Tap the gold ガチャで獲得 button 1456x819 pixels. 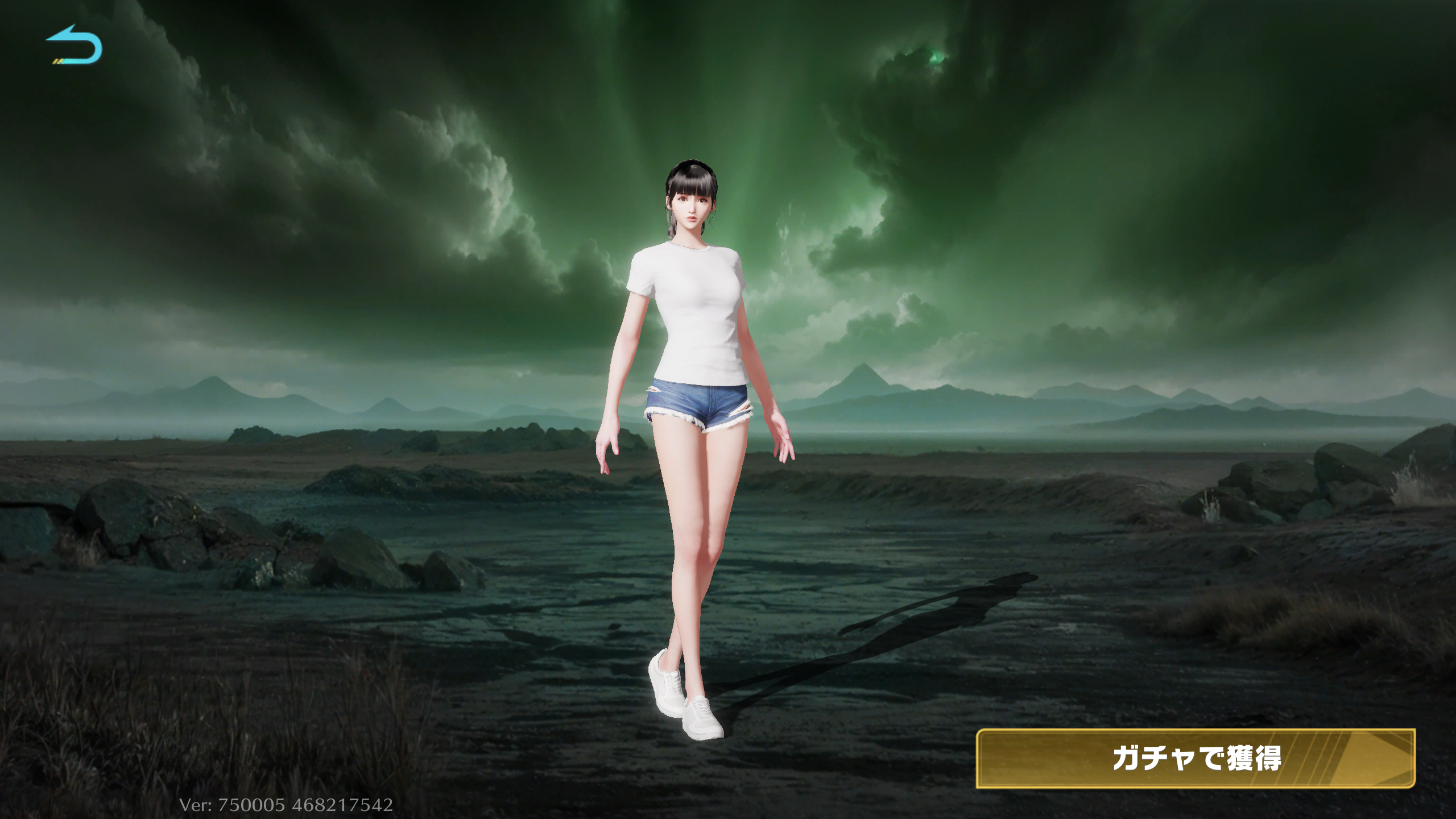coord(1195,758)
